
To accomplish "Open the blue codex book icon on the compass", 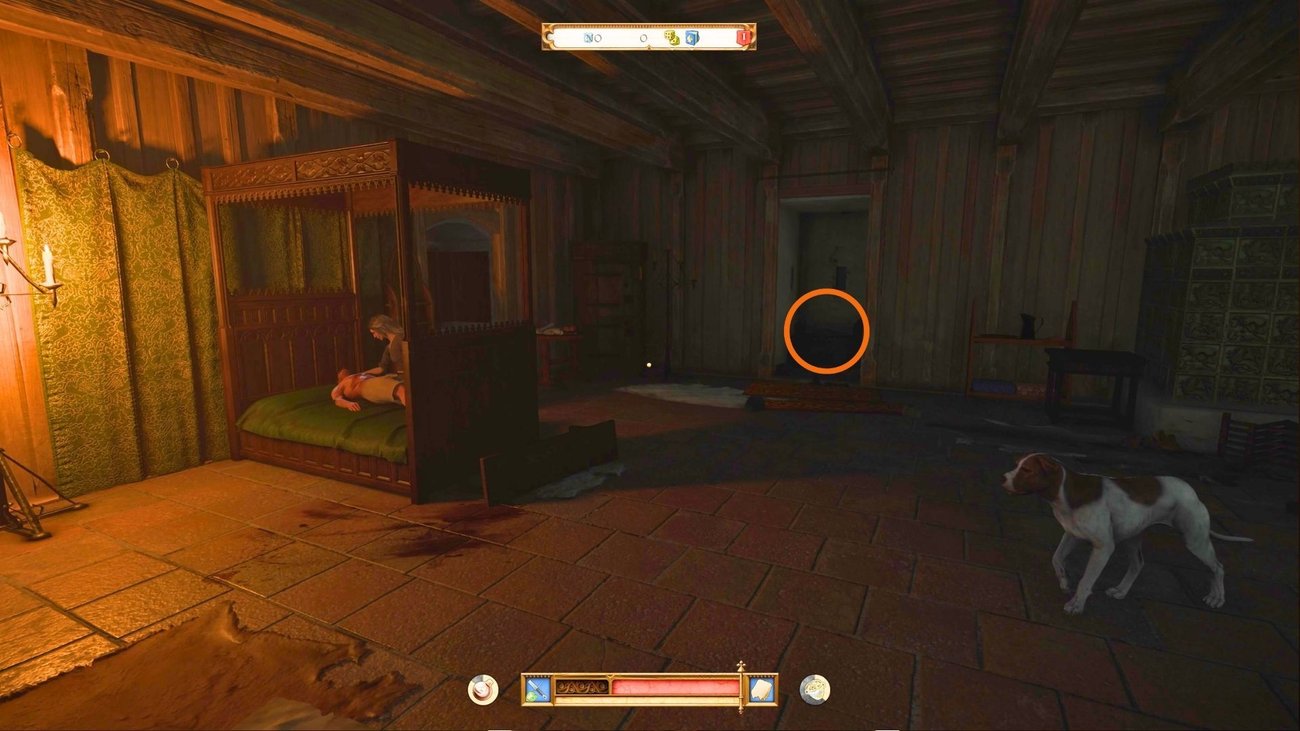I will coord(690,36).
